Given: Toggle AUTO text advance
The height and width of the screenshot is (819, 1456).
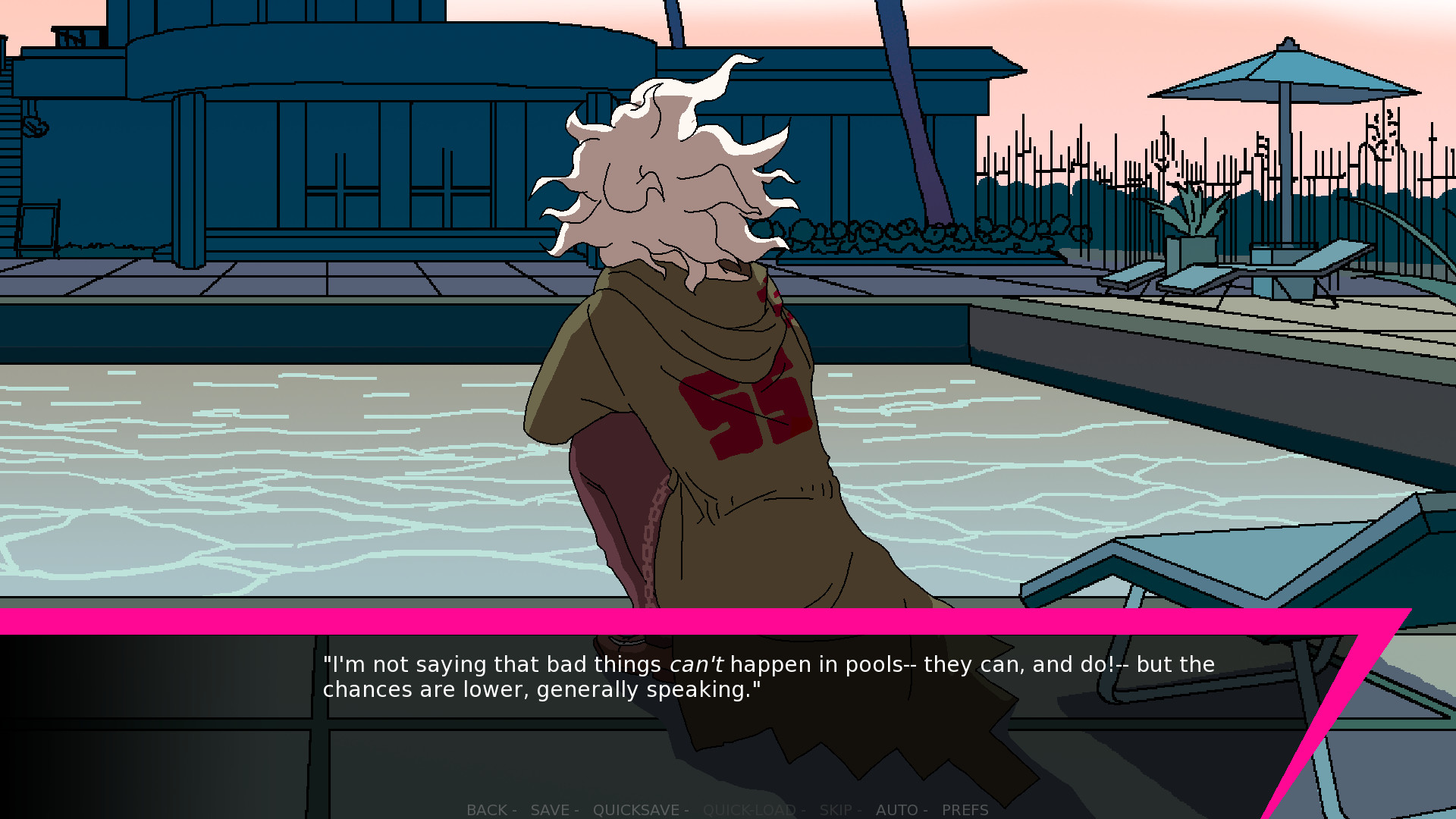Looking at the screenshot, I should pos(899,810).
